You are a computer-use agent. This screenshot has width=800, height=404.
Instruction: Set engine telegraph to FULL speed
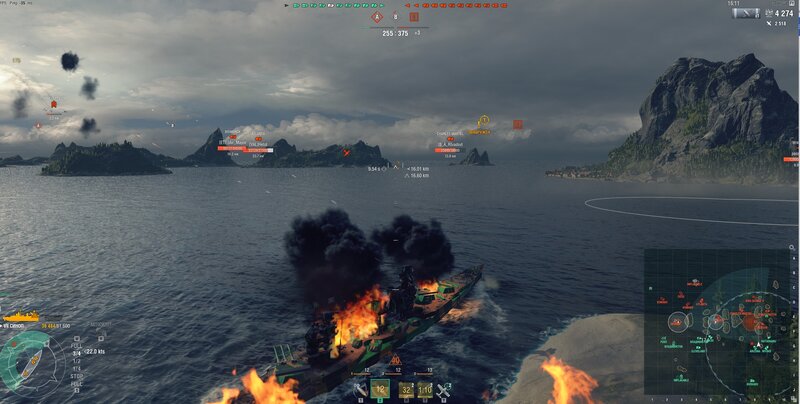[x=76, y=345]
